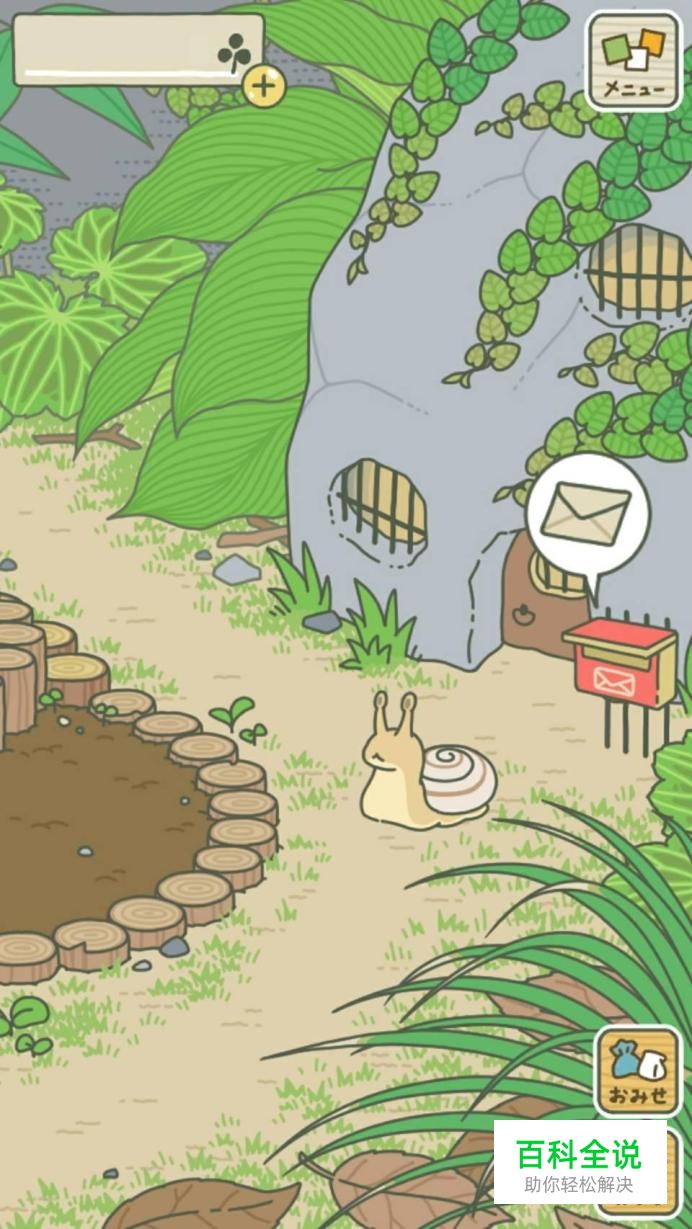Open the メニュー menu button
Image resolution: width=692 pixels, height=1229 pixels.
634,61
